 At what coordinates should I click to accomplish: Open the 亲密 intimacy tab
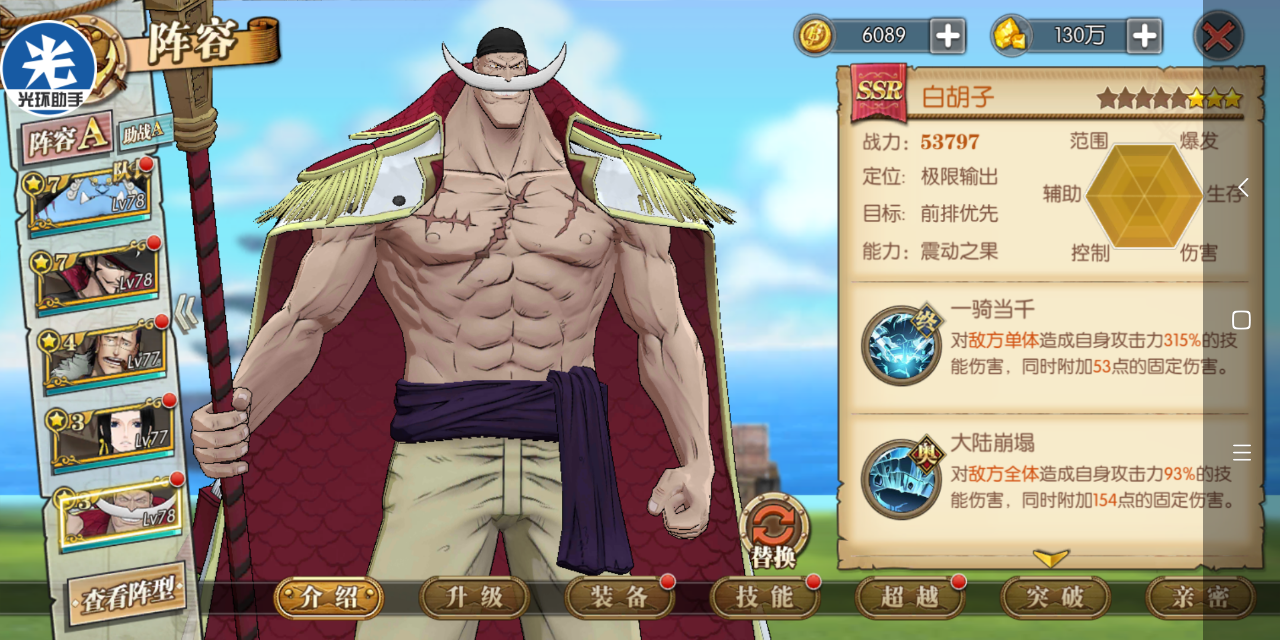(1200, 598)
